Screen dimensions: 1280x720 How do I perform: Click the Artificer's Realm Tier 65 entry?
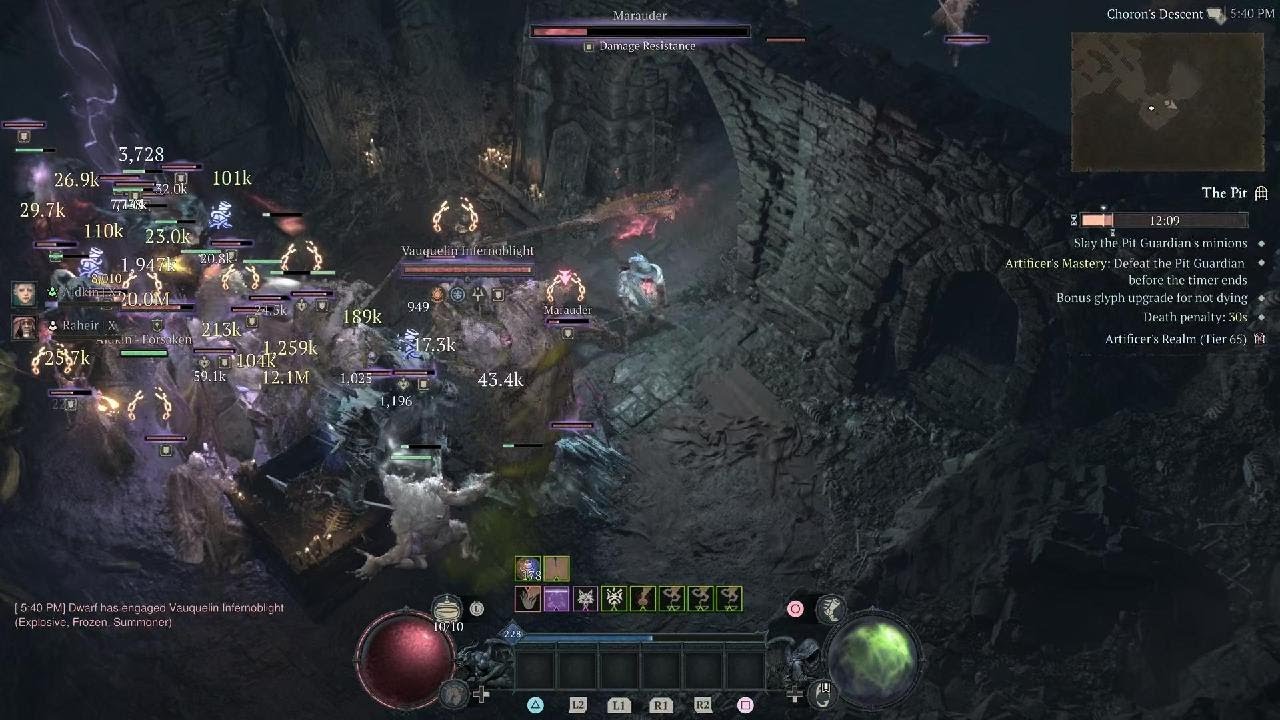click(1175, 339)
